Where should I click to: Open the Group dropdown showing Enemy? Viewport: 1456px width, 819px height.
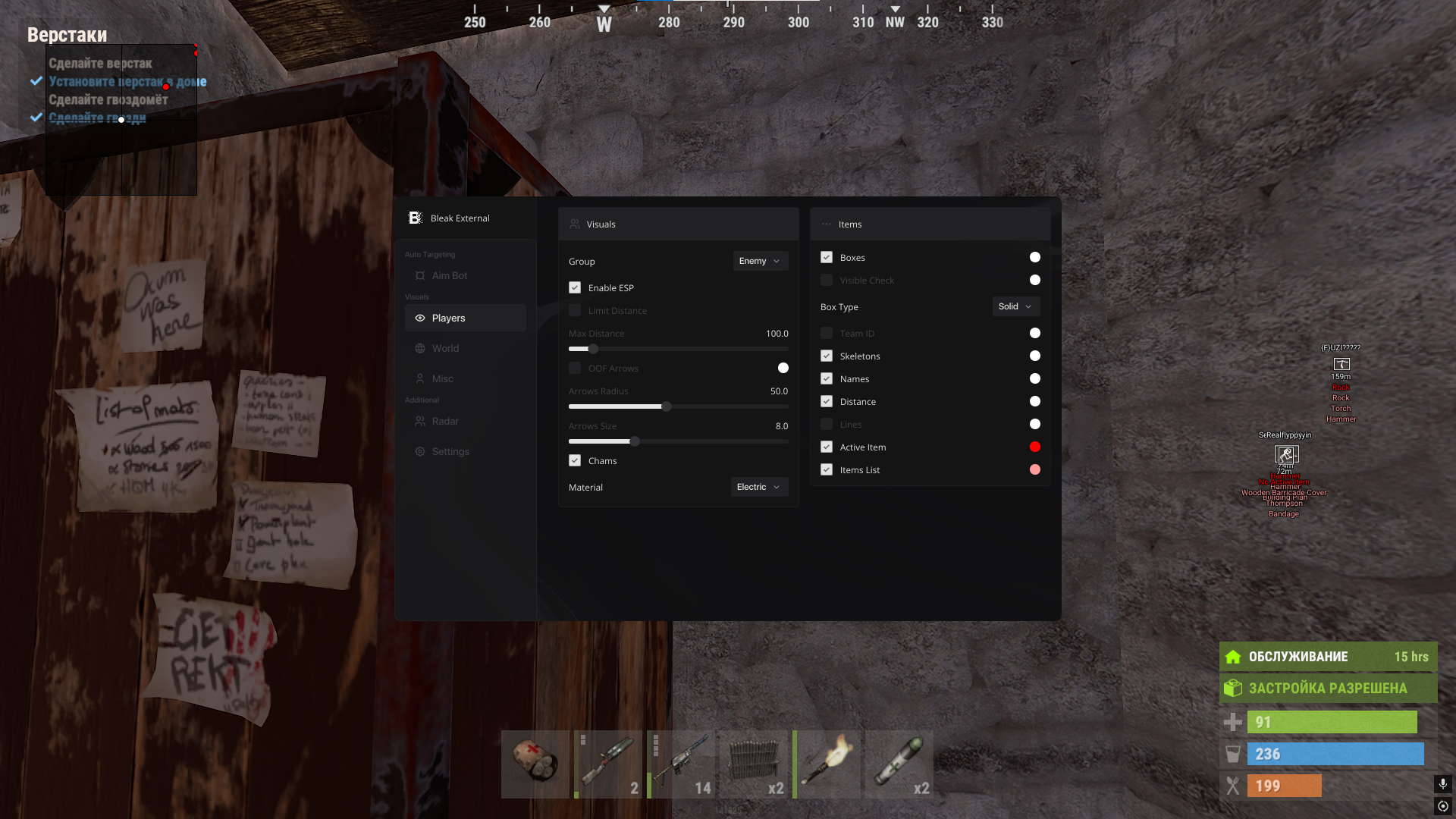pos(759,261)
